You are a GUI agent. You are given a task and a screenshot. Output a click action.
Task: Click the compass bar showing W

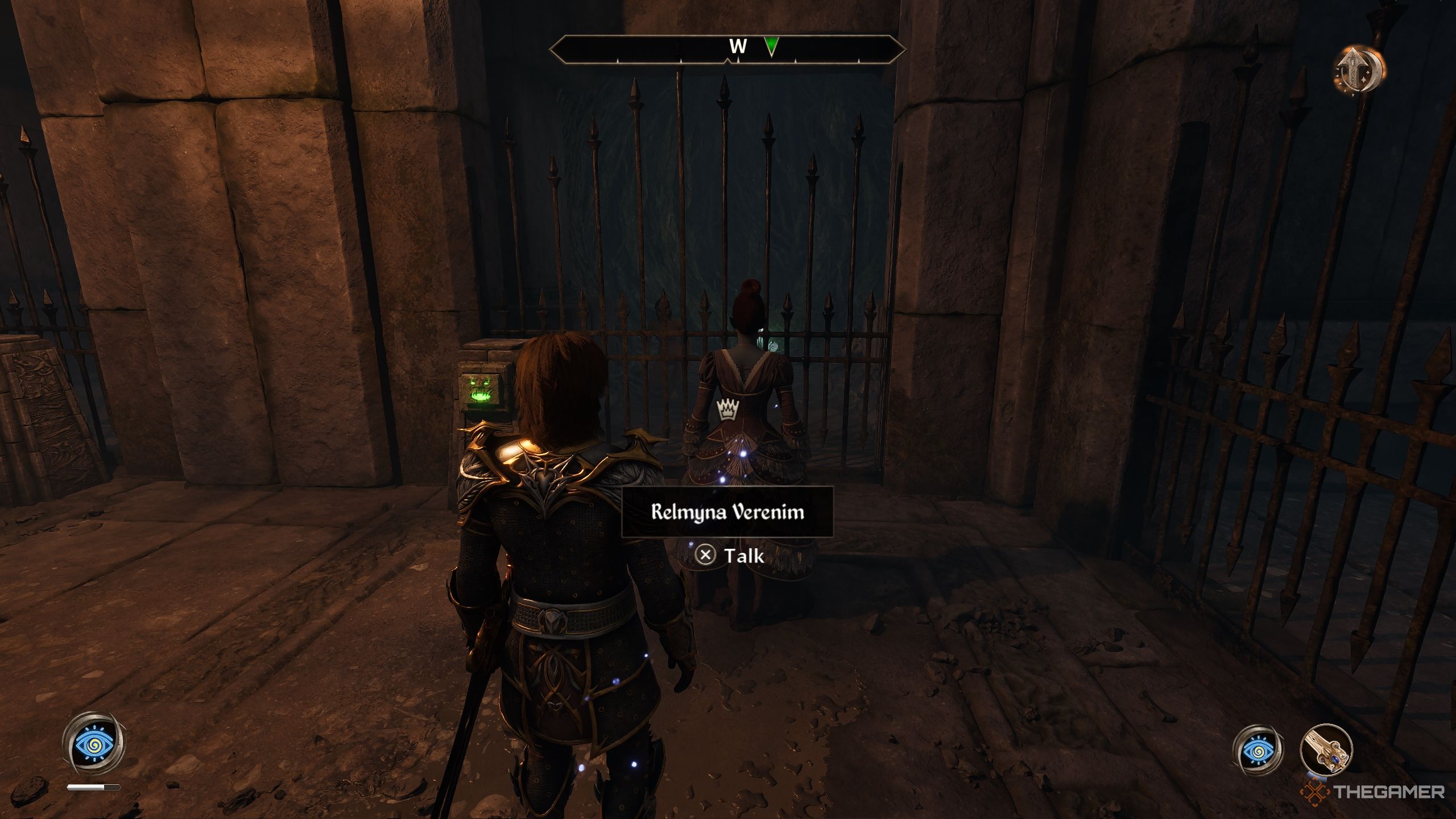(x=727, y=49)
